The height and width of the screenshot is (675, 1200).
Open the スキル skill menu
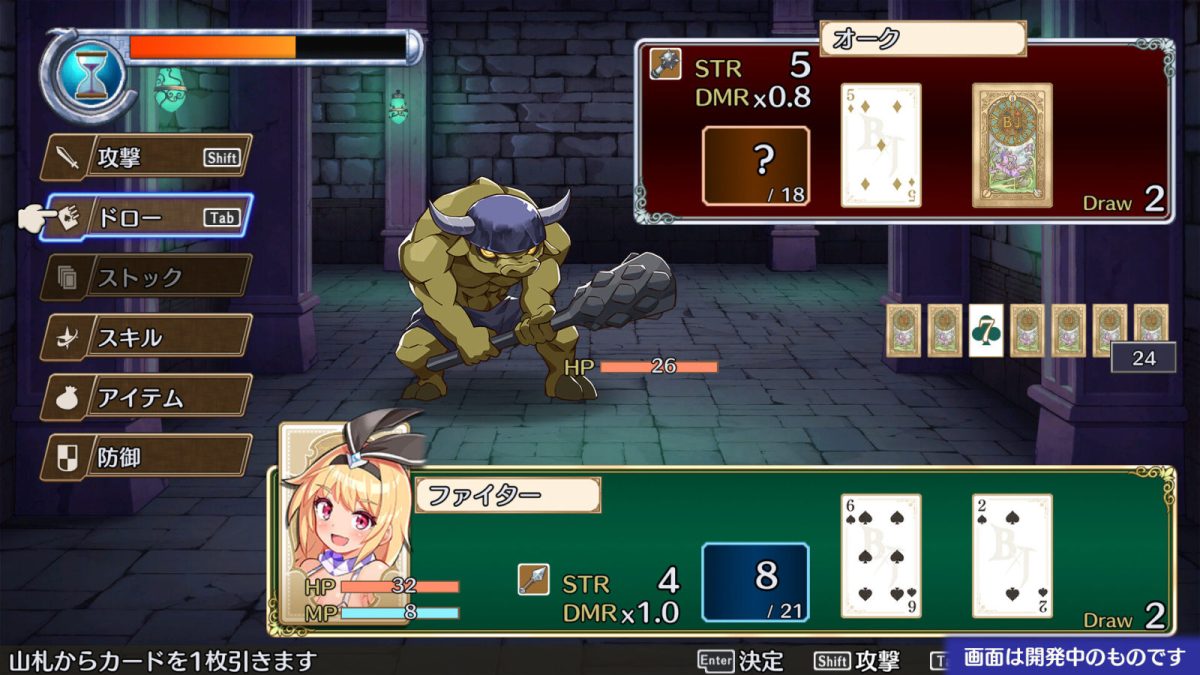click(146, 337)
